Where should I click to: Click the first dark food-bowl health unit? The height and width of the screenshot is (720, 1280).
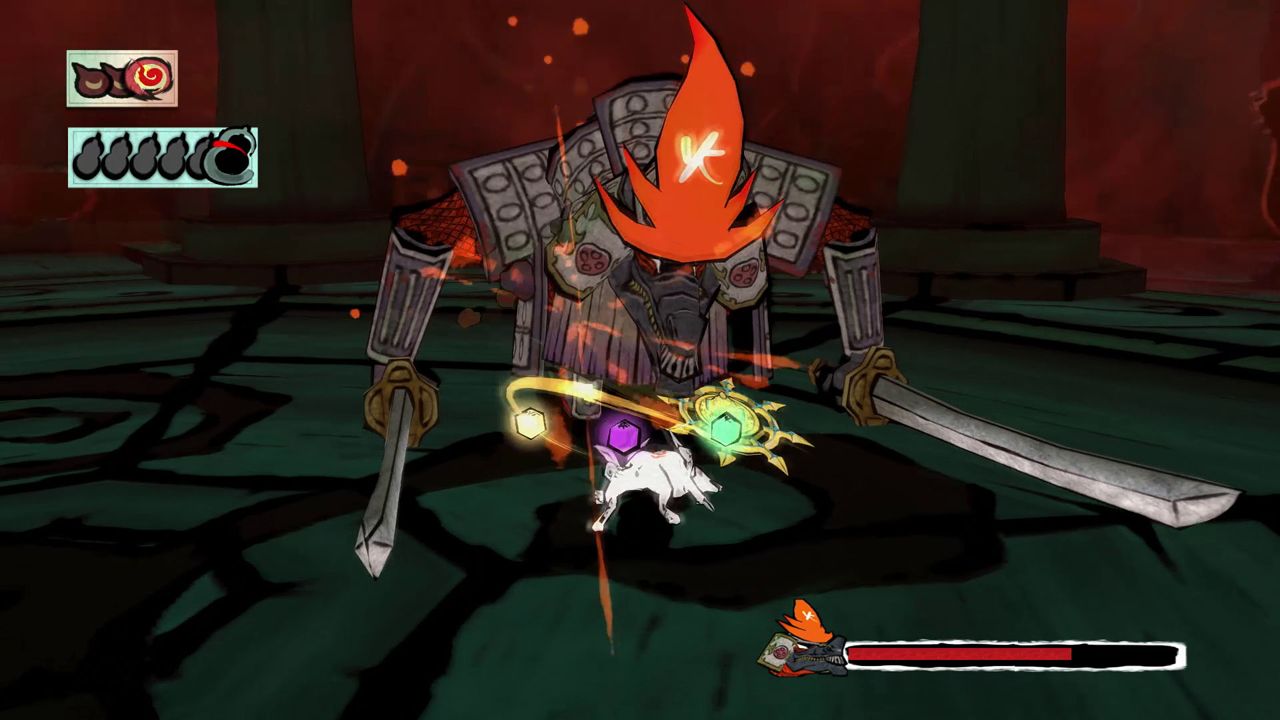91,78
